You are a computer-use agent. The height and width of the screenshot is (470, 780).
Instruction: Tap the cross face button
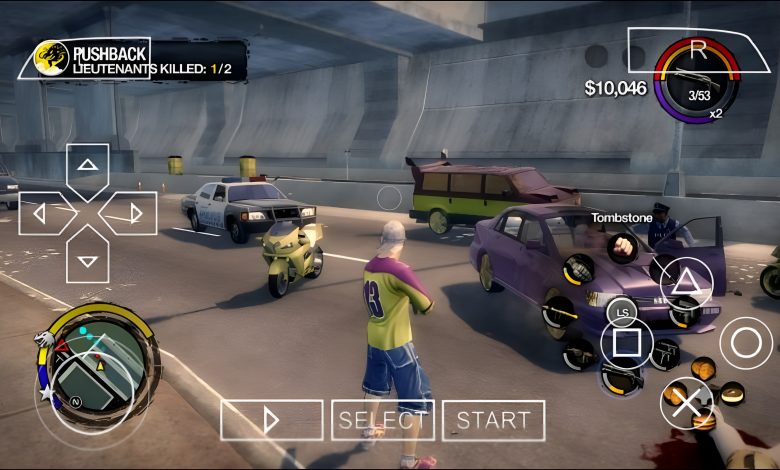pyautogui.click(x=686, y=403)
